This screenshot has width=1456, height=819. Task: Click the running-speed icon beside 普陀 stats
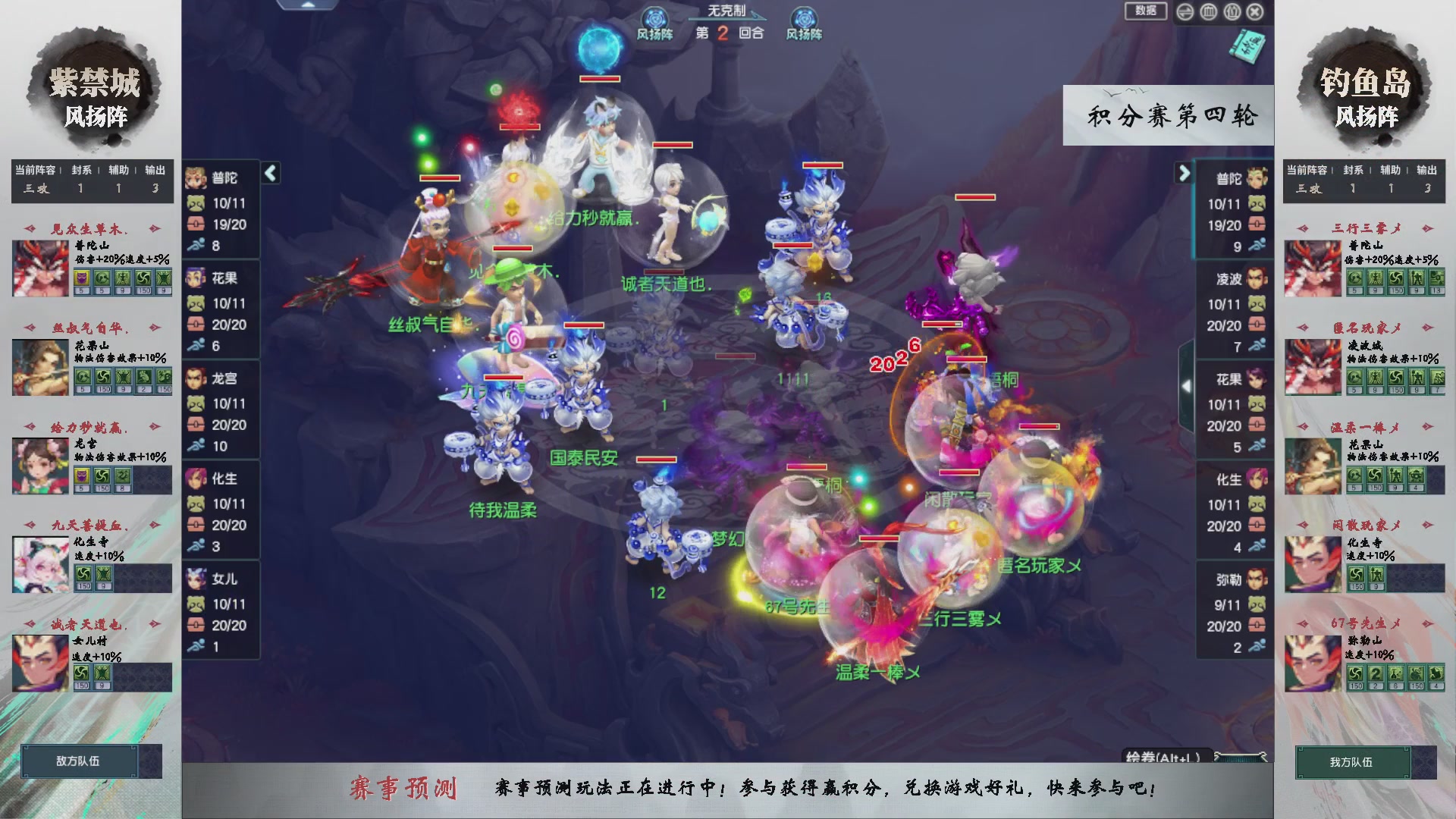[x=196, y=246]
